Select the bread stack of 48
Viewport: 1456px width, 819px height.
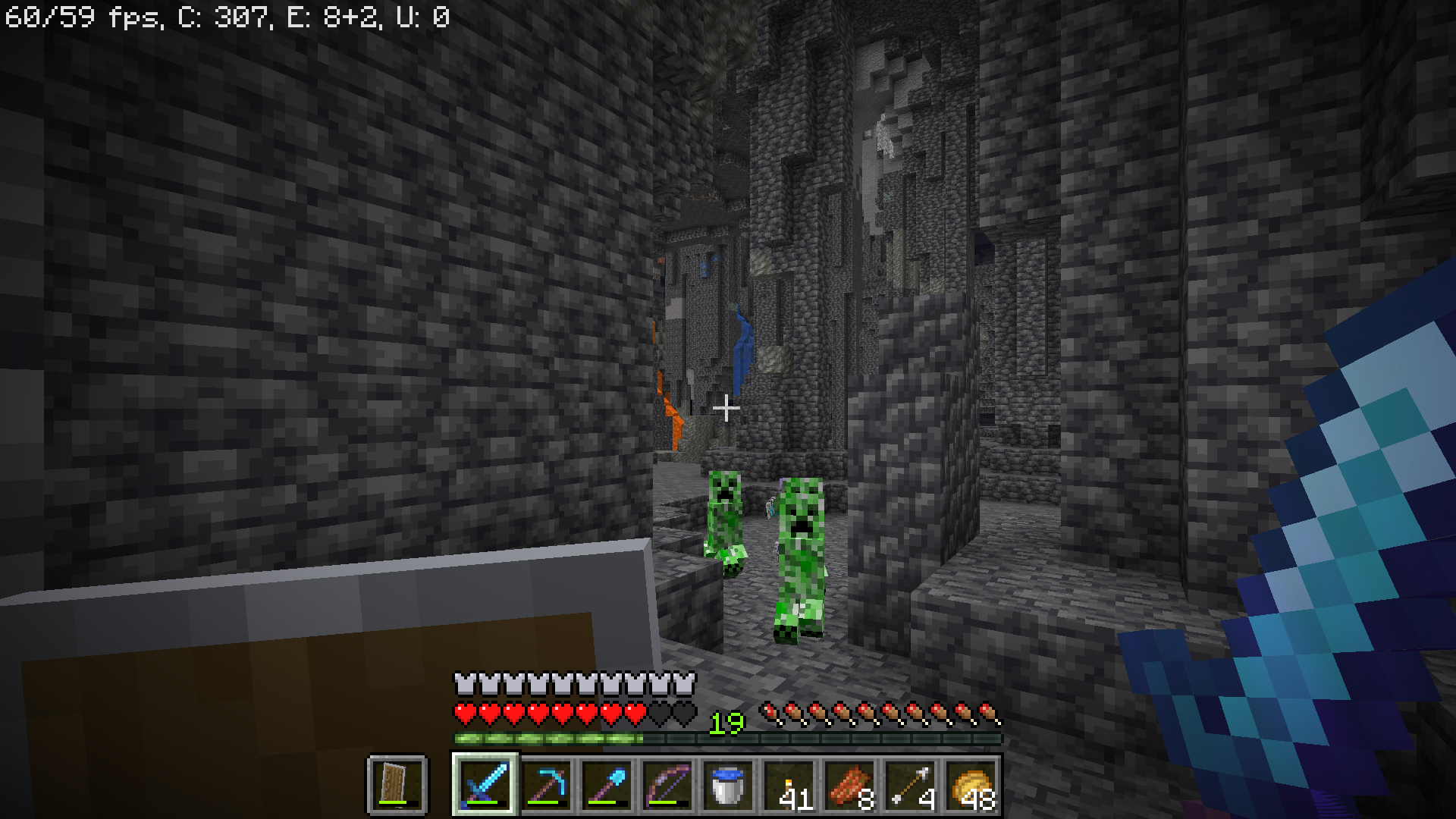[x=971, y=784]
